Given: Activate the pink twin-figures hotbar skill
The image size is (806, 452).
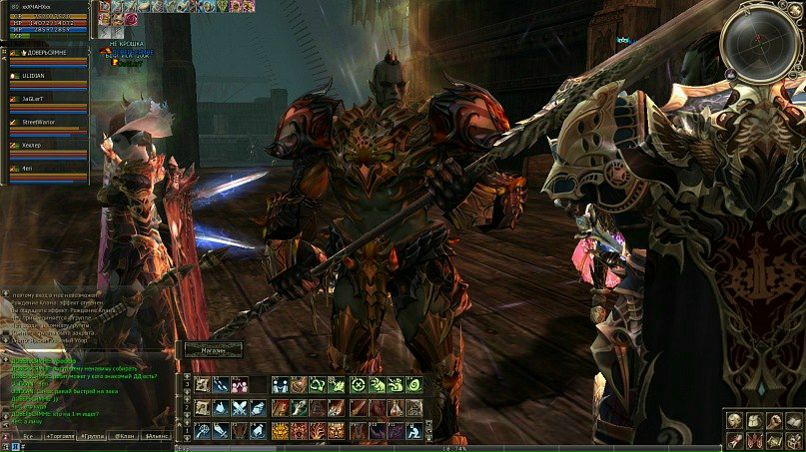Looking at the screenshot, I should tap(240, 384).
